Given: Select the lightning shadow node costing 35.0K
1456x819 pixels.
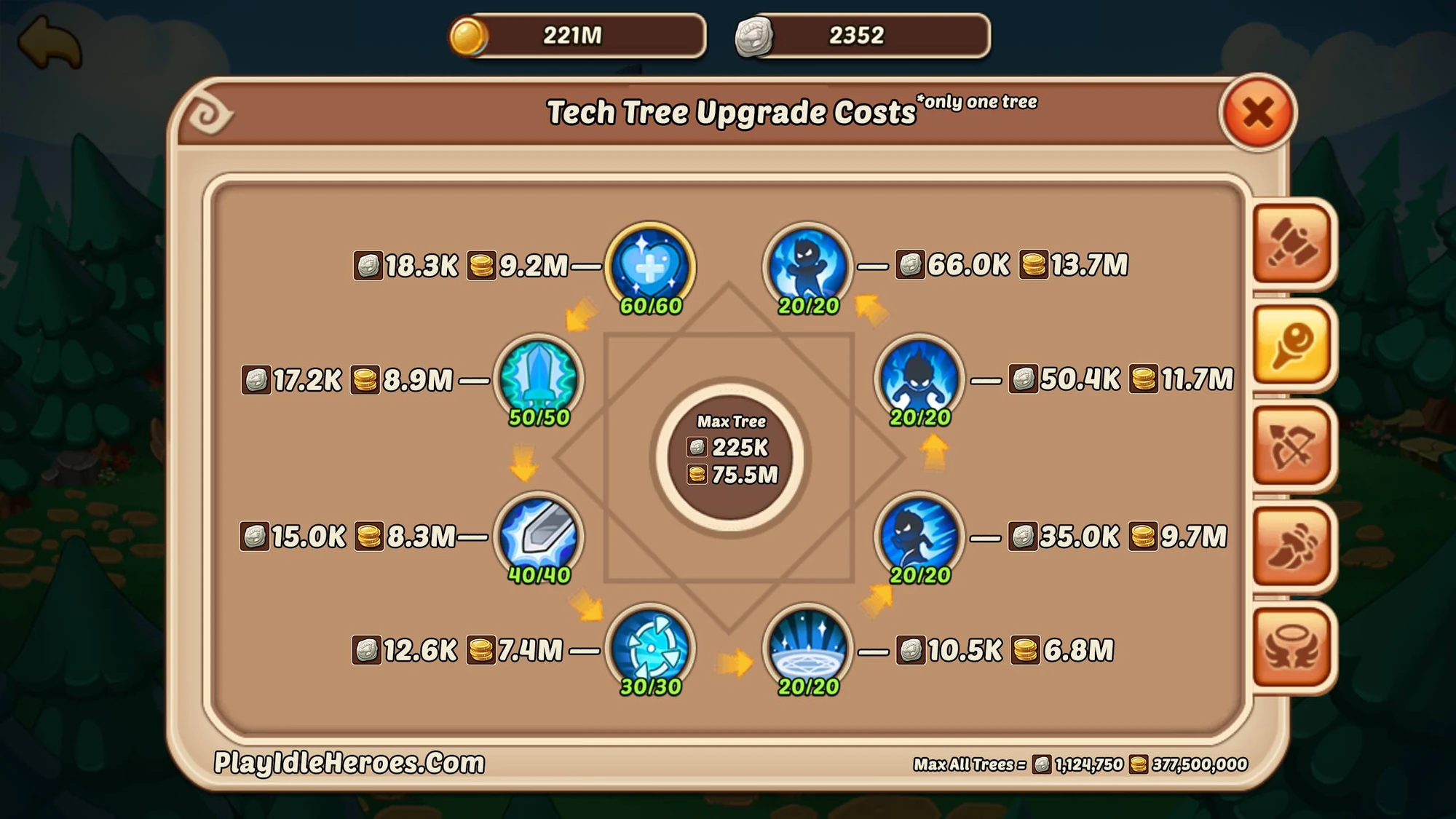Looking at the screenshot, I should (919, 537).
